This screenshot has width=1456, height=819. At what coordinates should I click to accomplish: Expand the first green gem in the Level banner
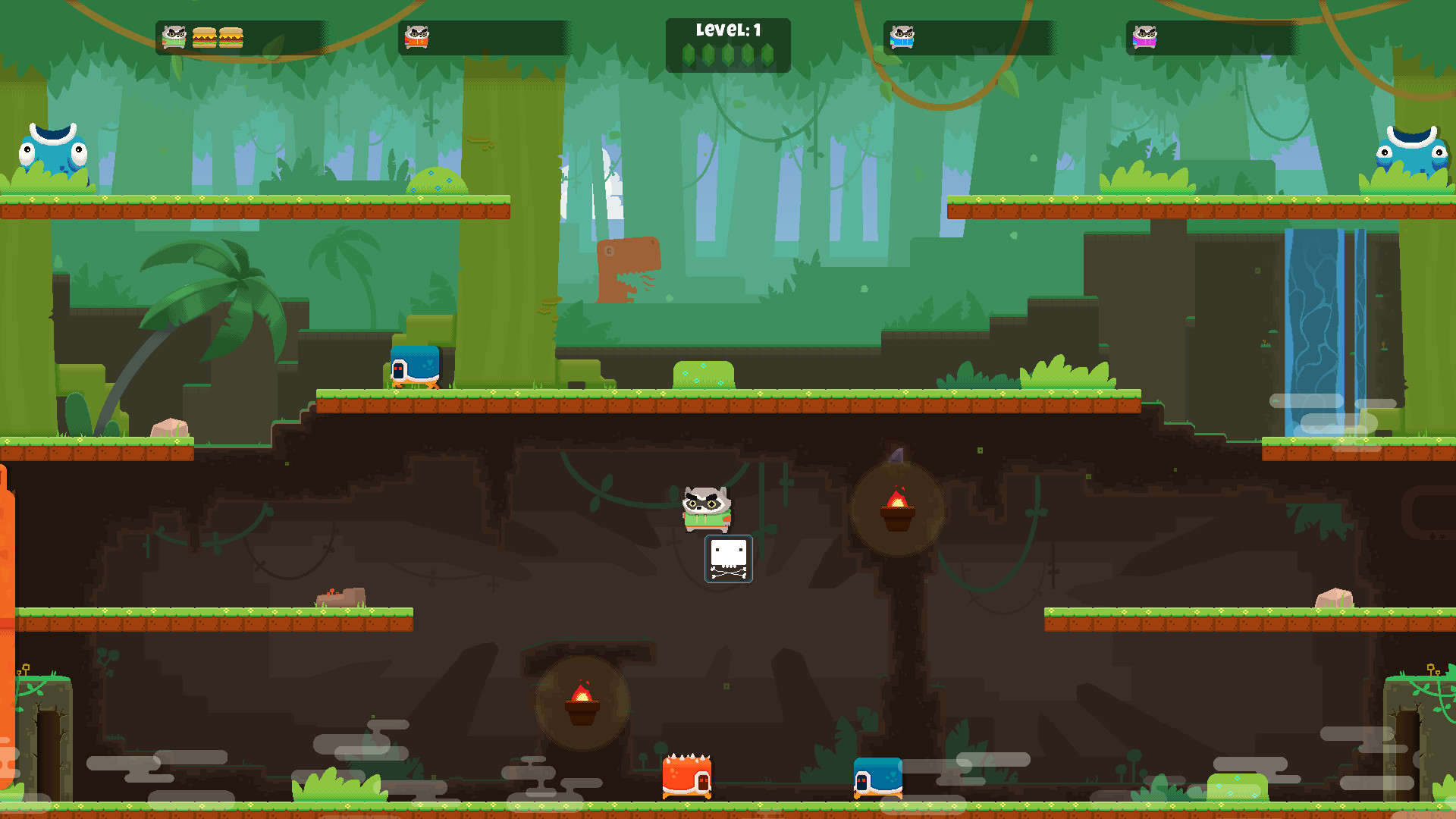[x=687, y=55]
